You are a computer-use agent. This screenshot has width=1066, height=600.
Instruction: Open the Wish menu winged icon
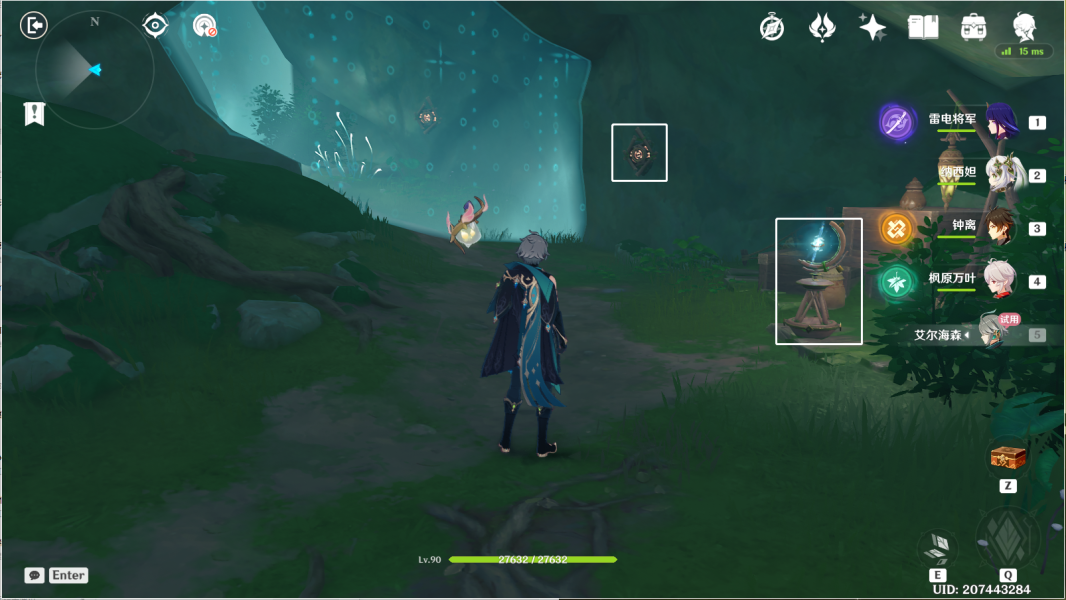822,27
